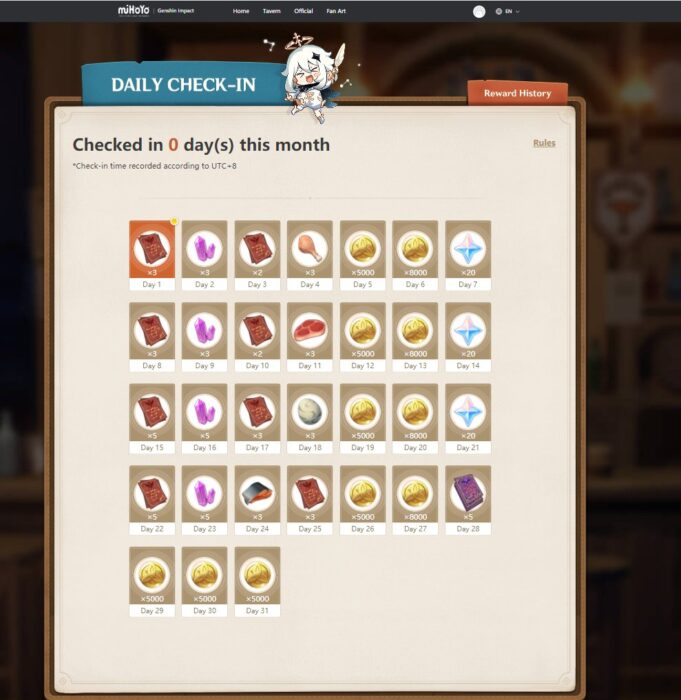The image size is (681, 700).
Task: Choose the Day 4 chicken drumstick reward
Action: (310, 249)
